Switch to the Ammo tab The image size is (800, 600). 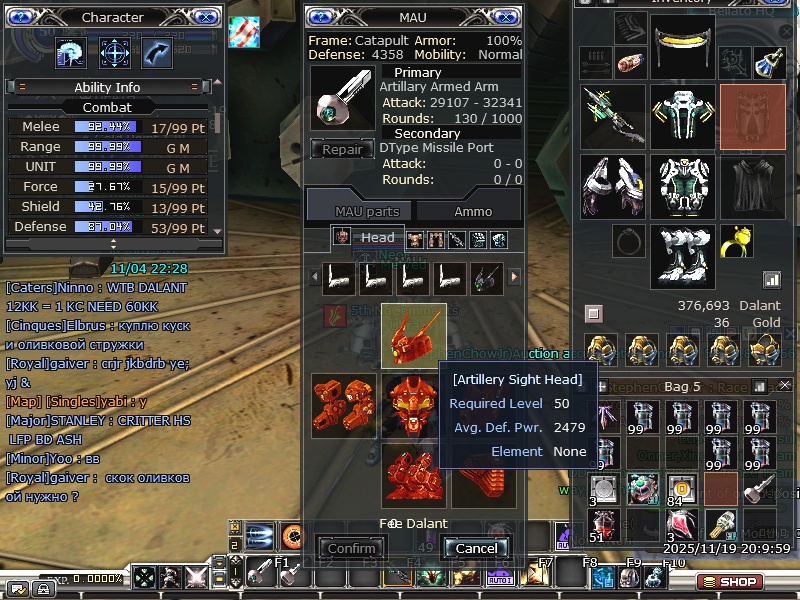tap(473, 211)
